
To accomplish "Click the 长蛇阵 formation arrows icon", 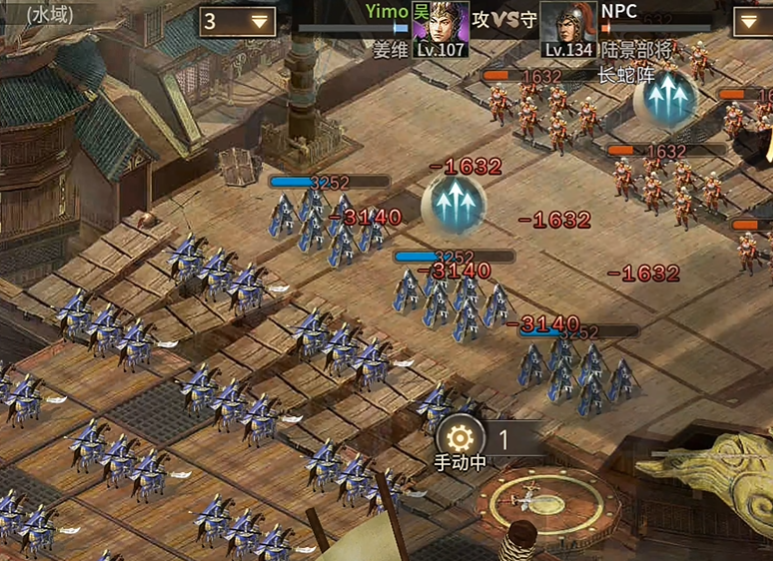I will click(666, 98).
